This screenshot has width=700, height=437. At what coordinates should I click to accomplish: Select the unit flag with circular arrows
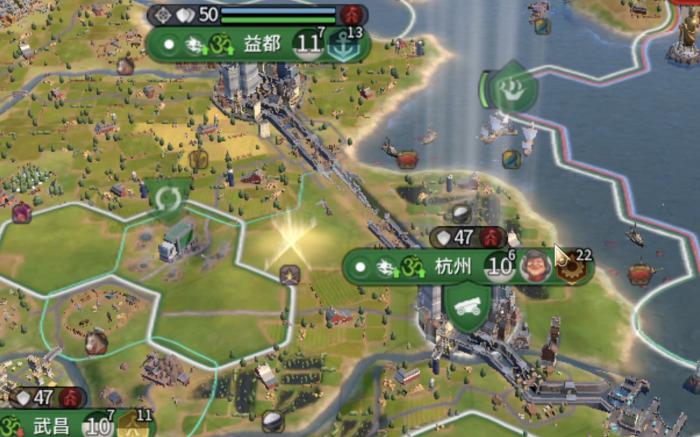point(167,198)
